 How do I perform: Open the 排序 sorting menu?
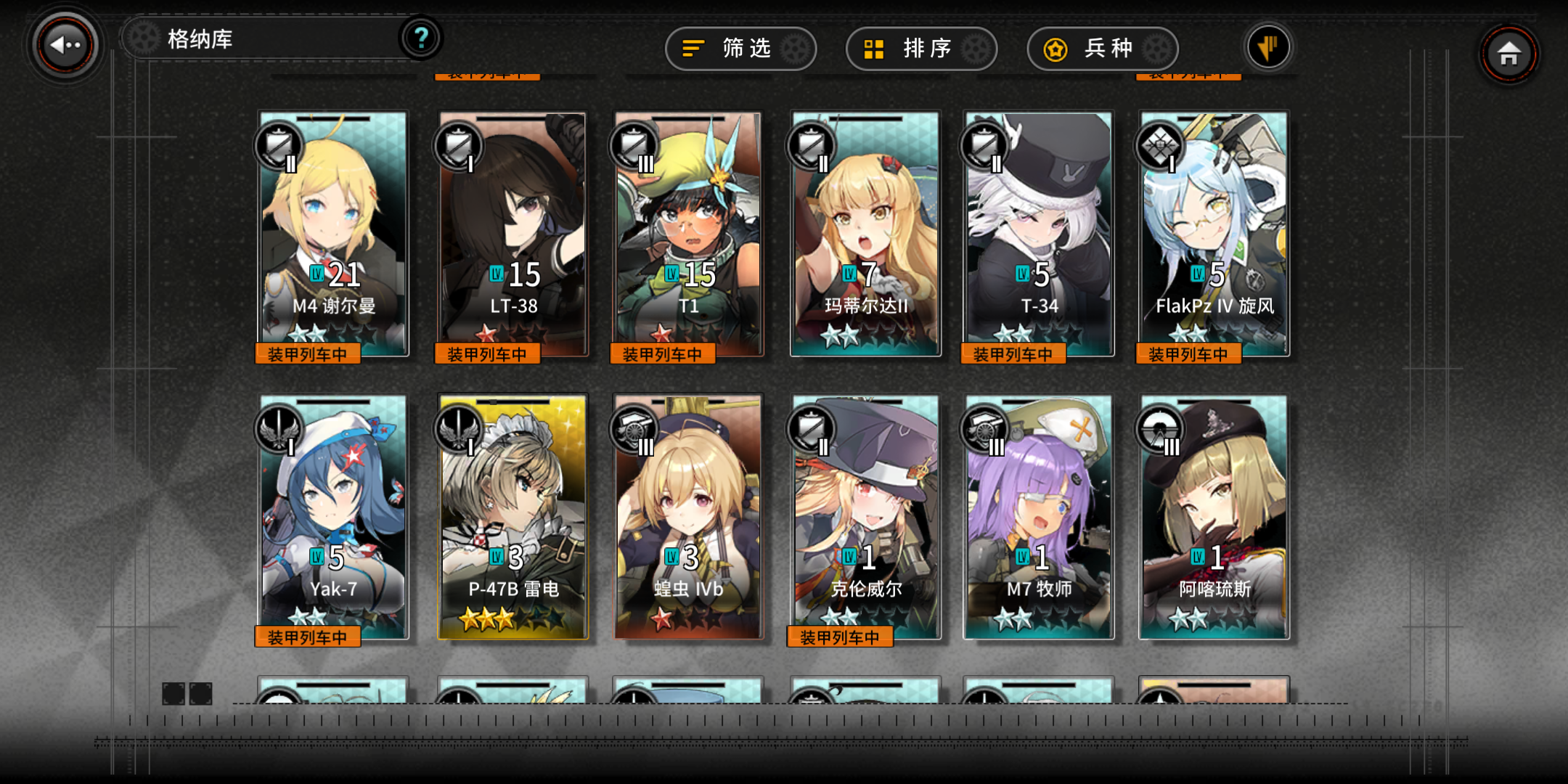pyautogui.click(x=922, y=49)
